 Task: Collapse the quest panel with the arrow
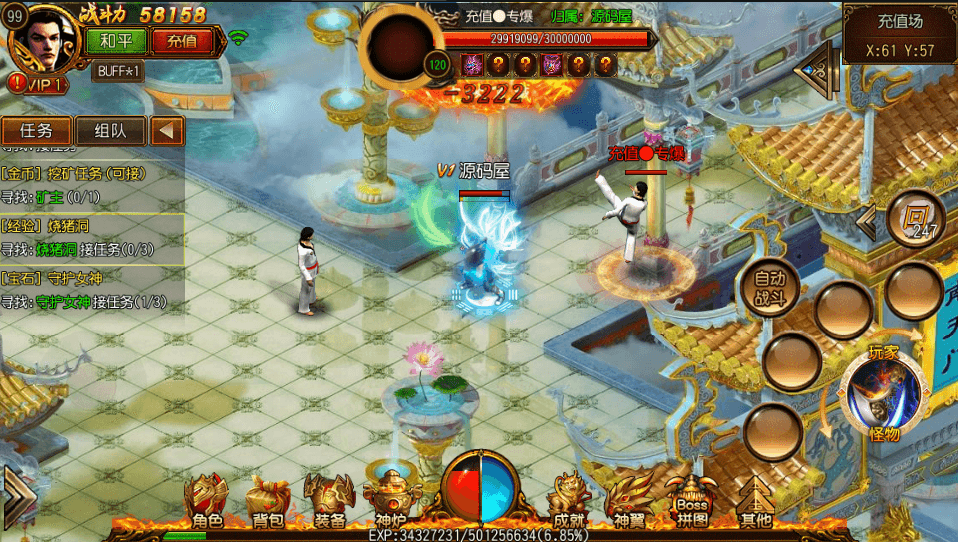pos(167,131)
